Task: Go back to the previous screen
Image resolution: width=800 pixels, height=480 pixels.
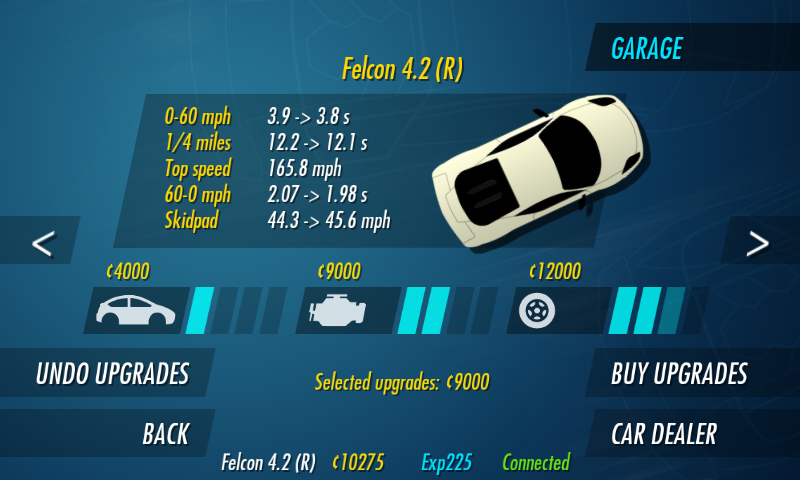Action: pos(164,434)
